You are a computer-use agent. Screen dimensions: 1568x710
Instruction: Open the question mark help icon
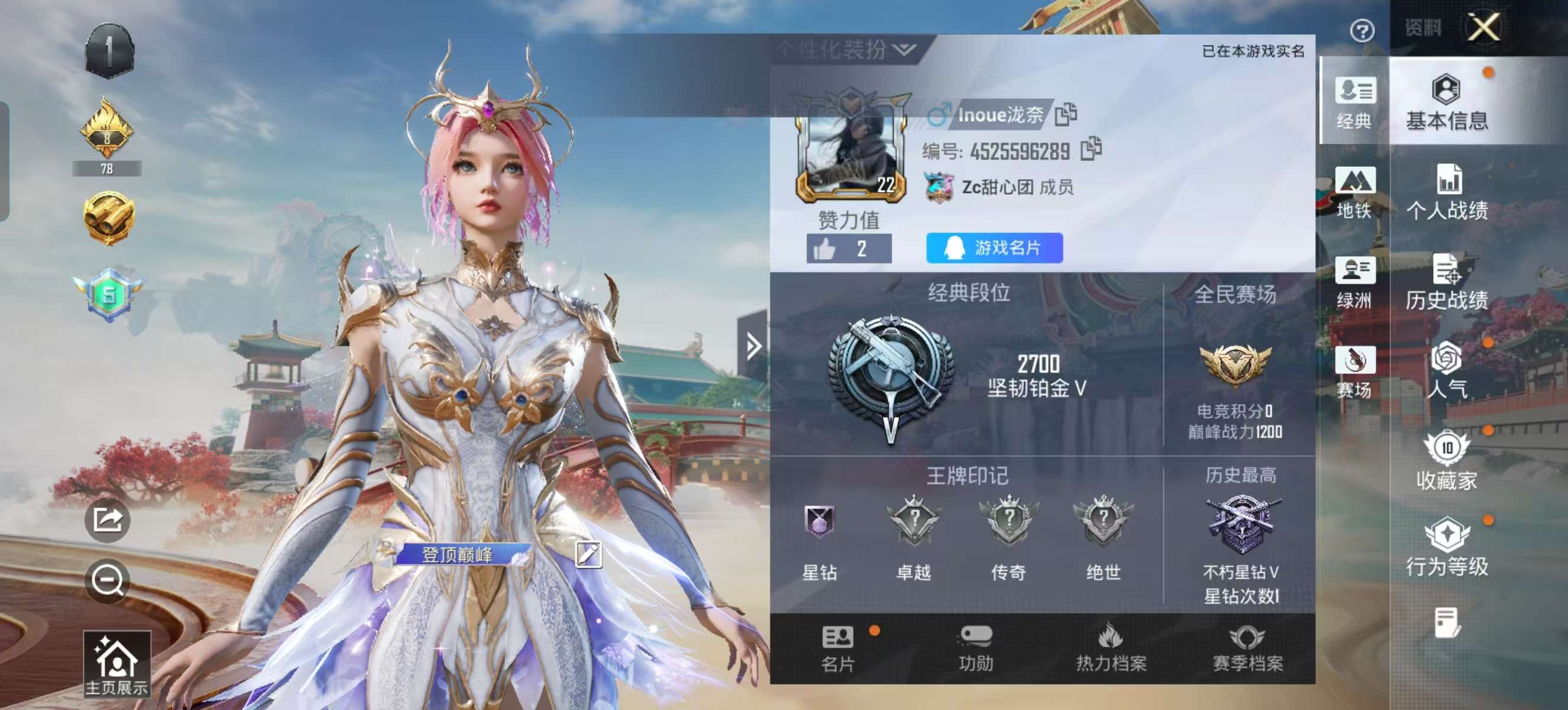coord(1362,30)
